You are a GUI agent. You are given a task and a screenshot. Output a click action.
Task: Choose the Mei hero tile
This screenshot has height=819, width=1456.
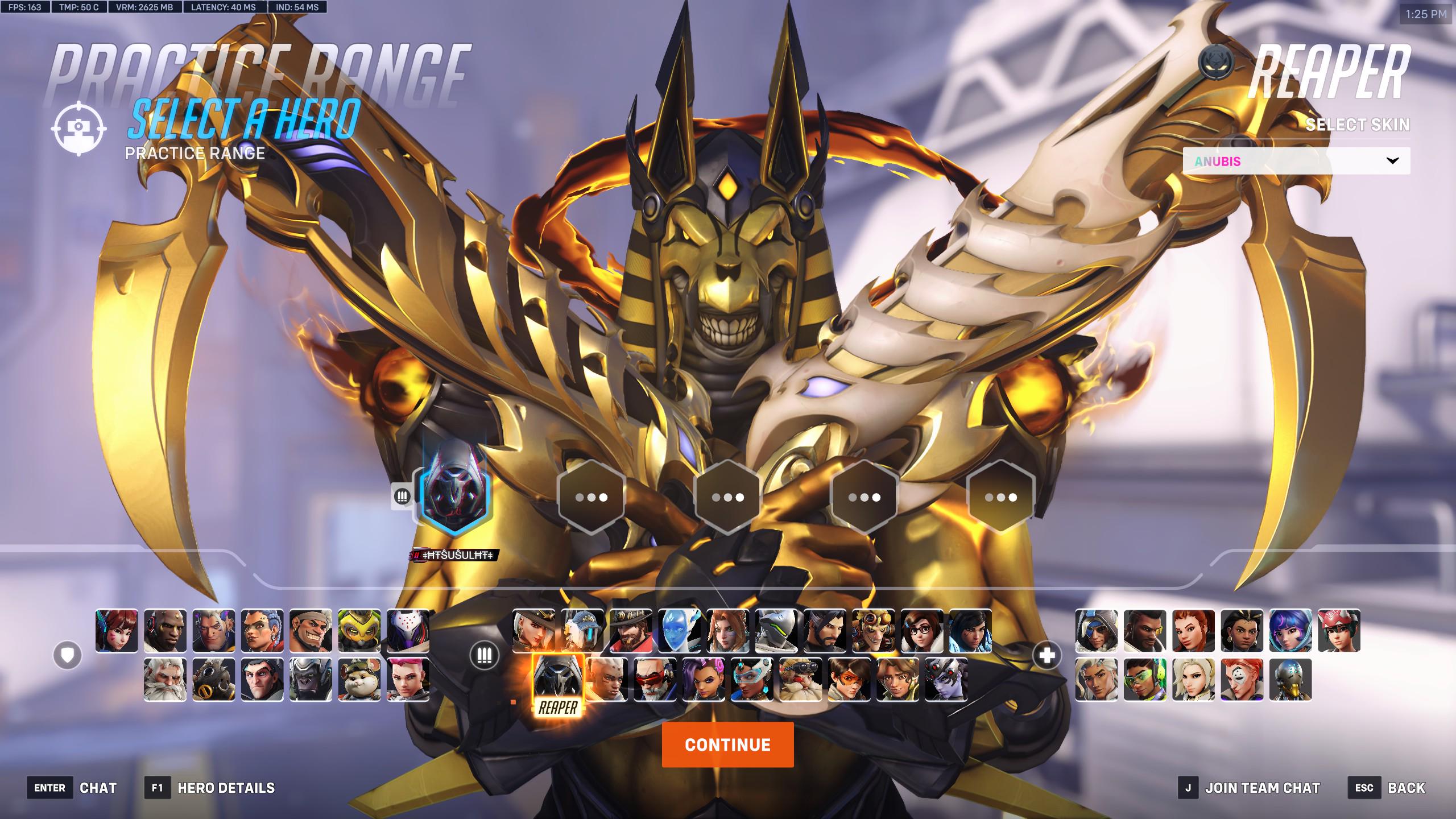pos(922,630)
